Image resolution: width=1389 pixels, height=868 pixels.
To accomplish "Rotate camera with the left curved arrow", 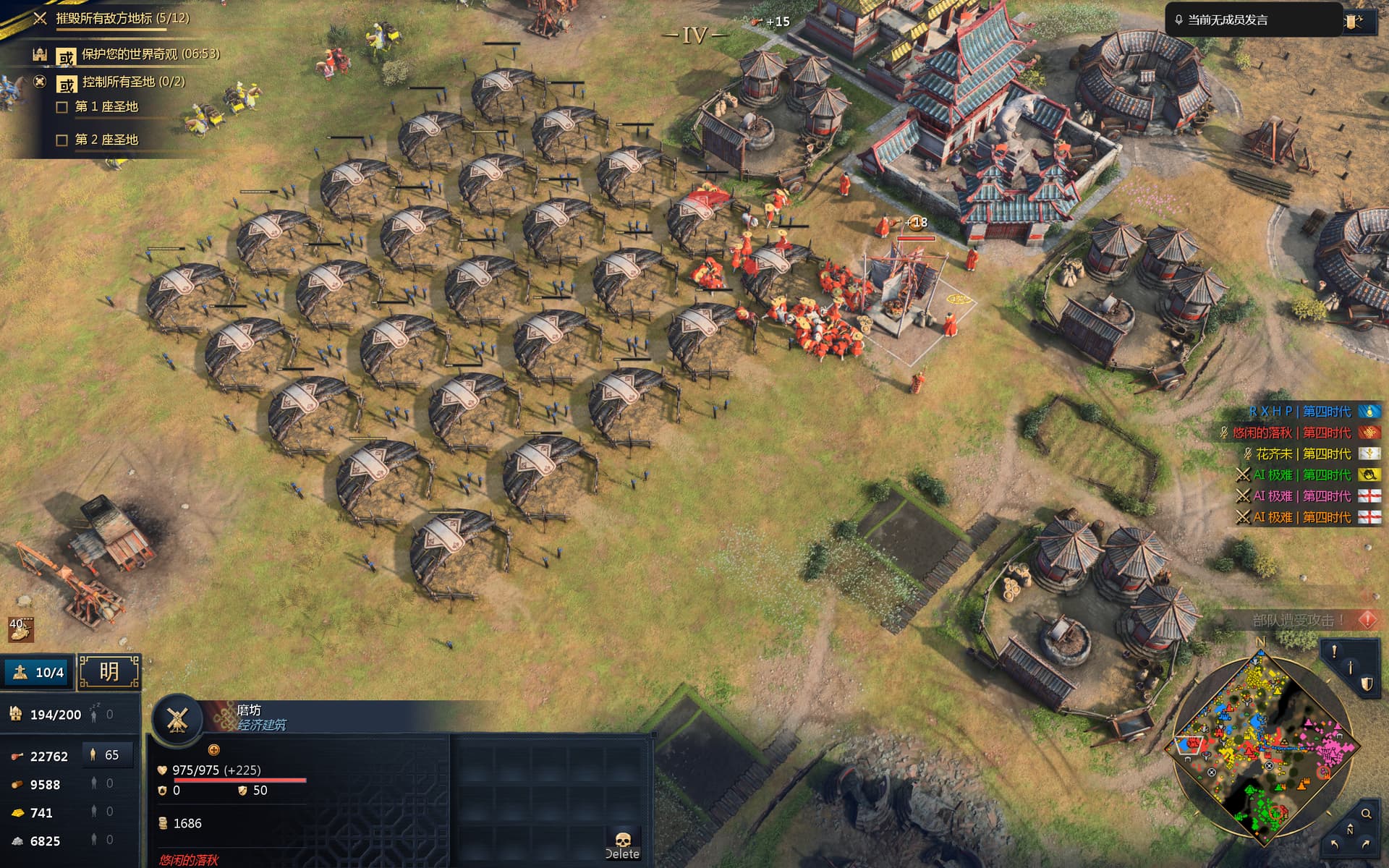I will click(x=1335, y=844).
